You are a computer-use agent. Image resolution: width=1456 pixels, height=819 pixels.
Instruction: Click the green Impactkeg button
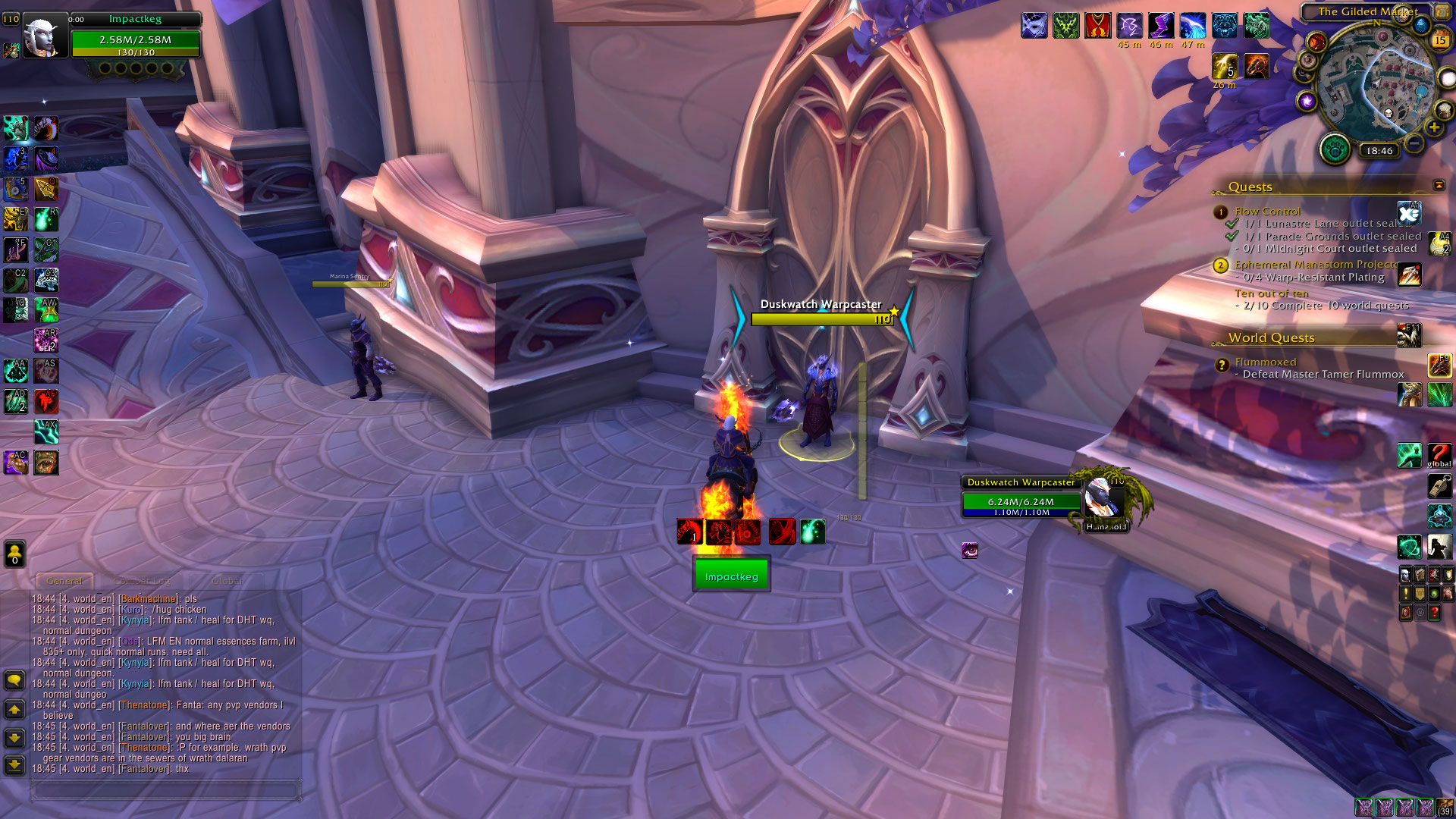731,576
